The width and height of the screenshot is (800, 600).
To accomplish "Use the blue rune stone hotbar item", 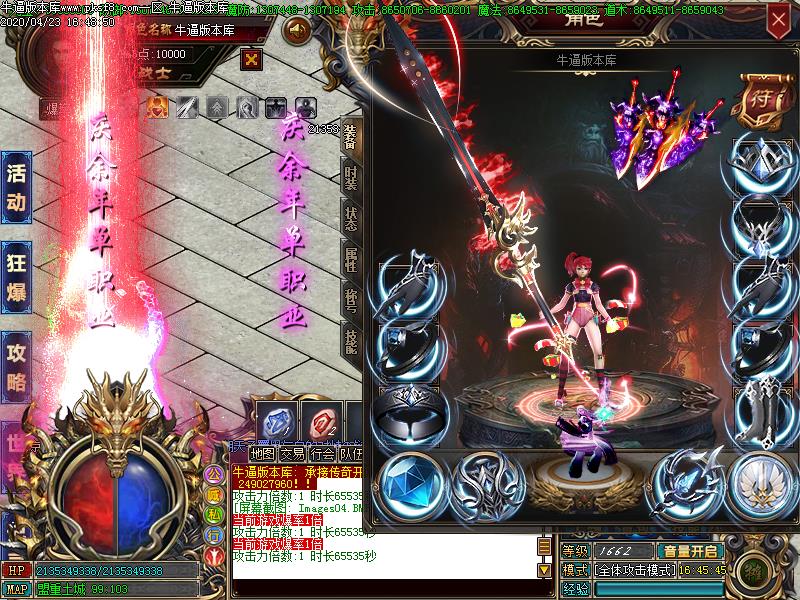I will pos(276,422).
